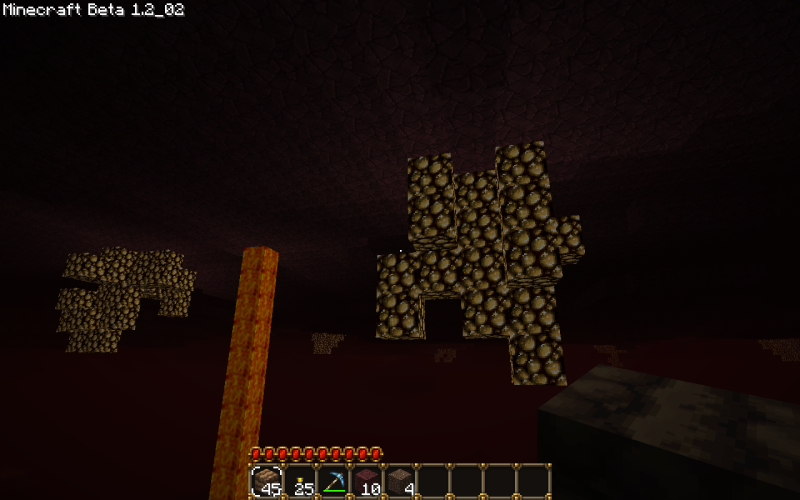800x500 pixels.
Task: Select the torch stack of 25
Action: pyautogui.click(x=300, y=481)
